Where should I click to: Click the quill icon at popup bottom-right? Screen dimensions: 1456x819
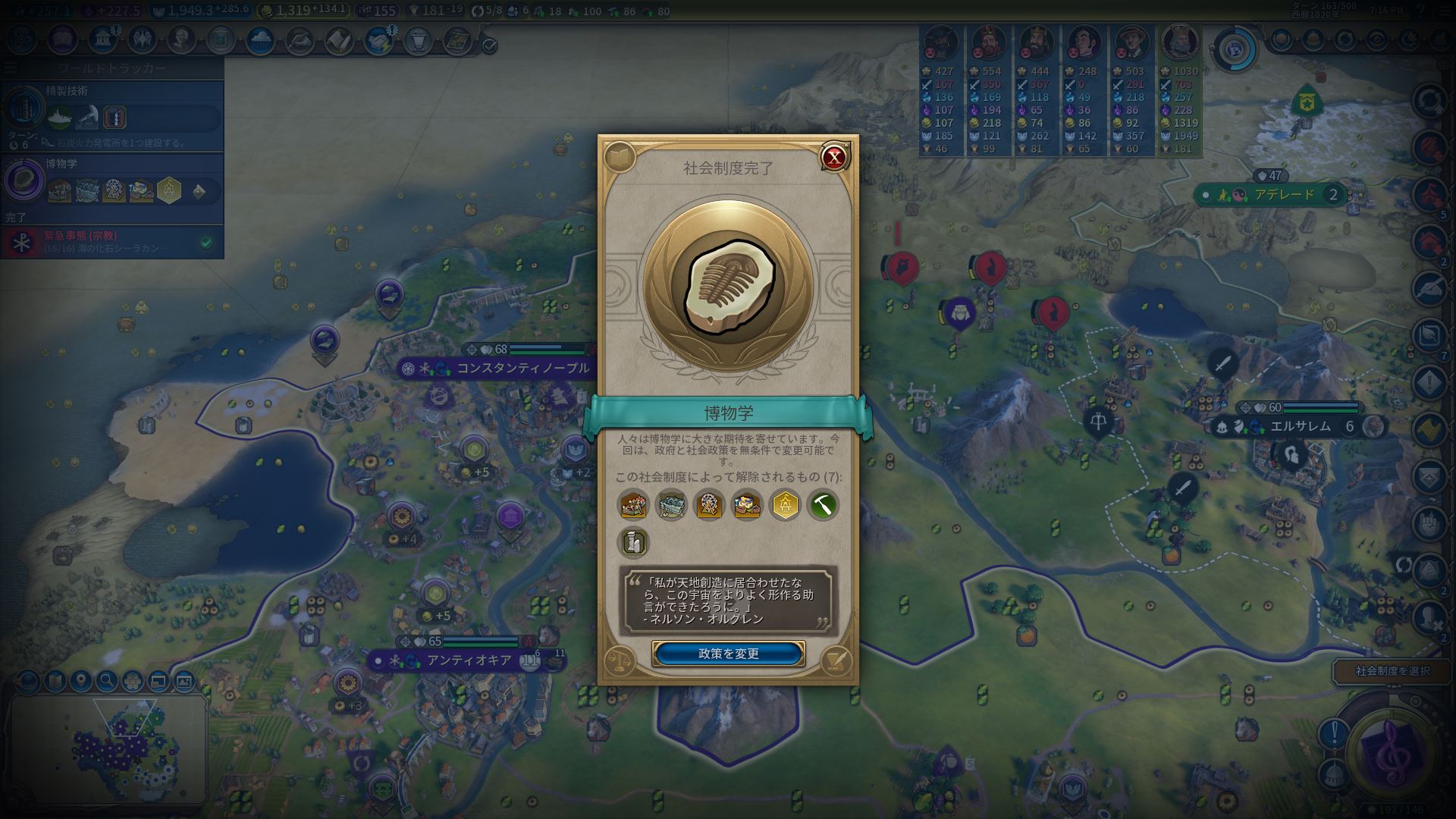coord(836,660)
